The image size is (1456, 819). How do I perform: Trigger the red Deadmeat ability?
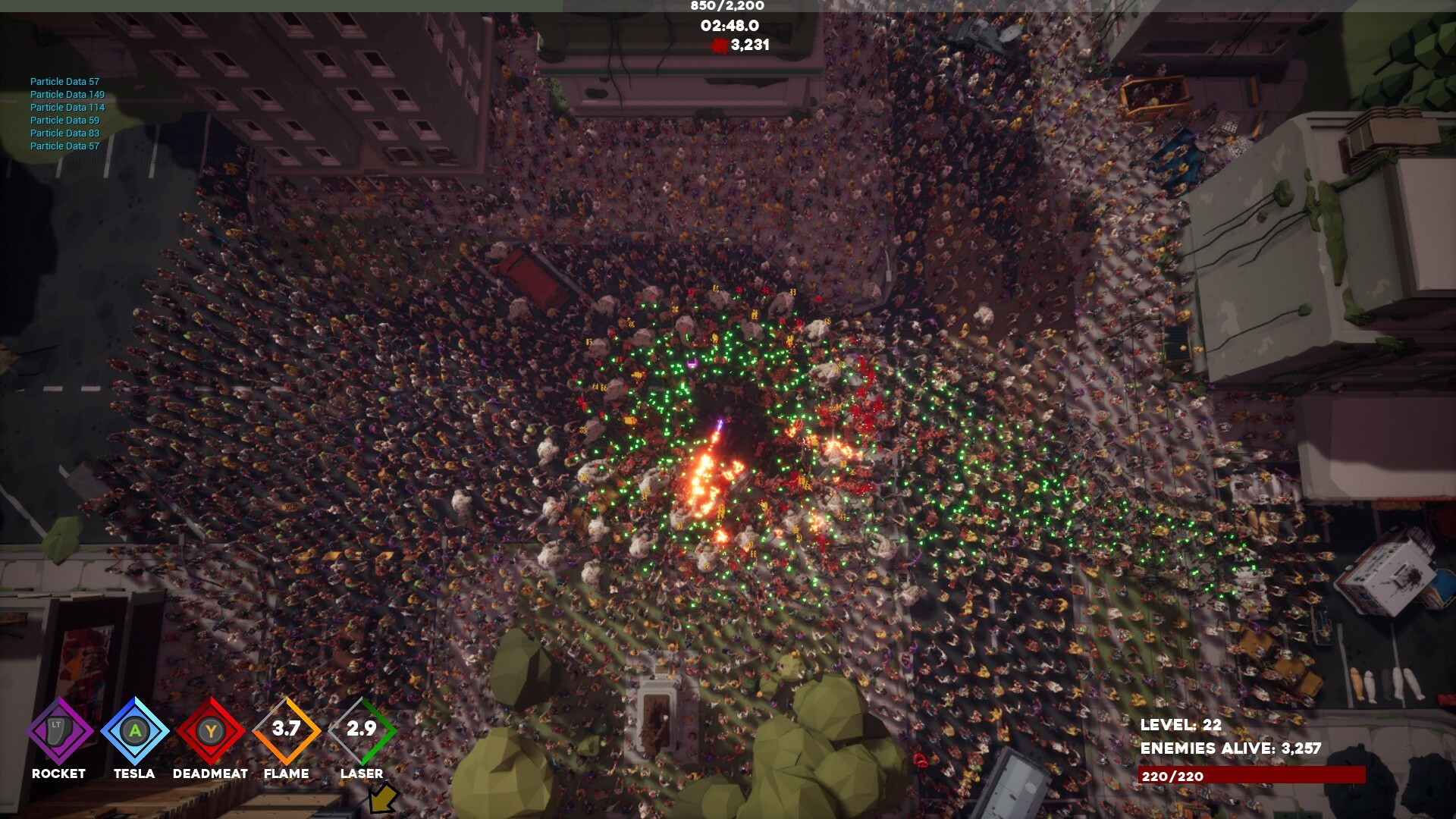tap(211, 731)
